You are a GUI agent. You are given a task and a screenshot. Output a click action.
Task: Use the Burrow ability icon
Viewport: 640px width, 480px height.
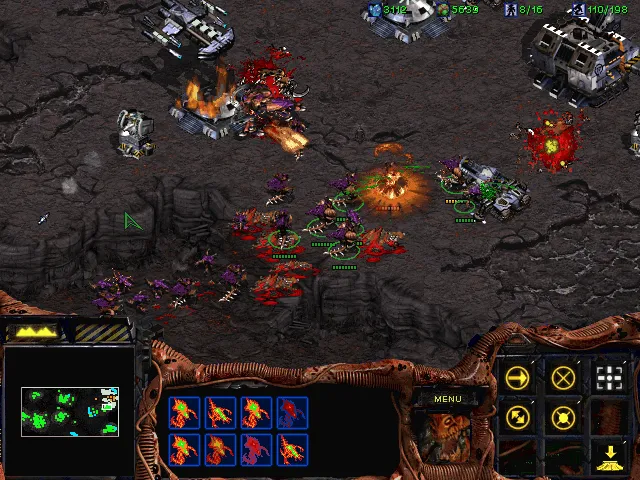click(609, 456)
